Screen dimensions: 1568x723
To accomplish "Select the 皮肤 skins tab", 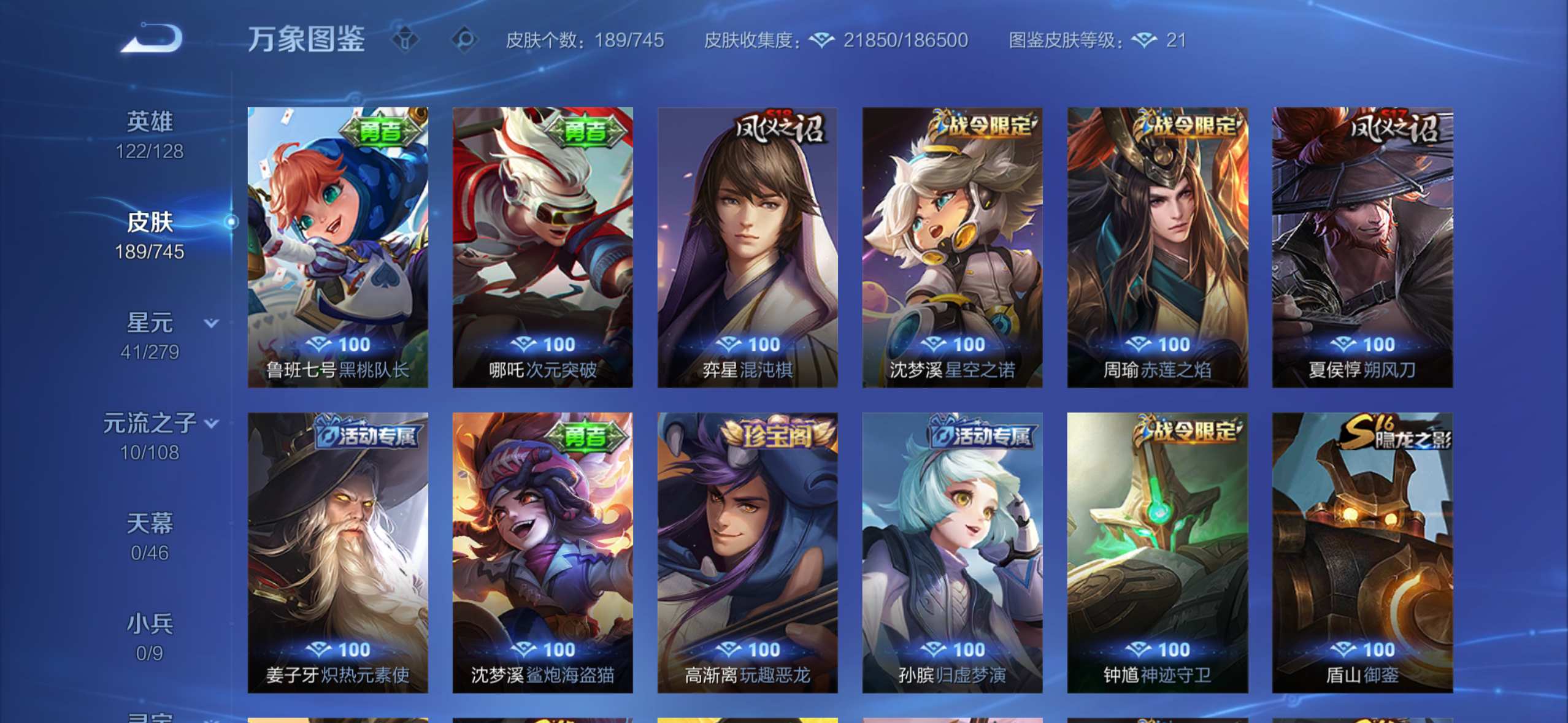I will (x=150, y=235).
